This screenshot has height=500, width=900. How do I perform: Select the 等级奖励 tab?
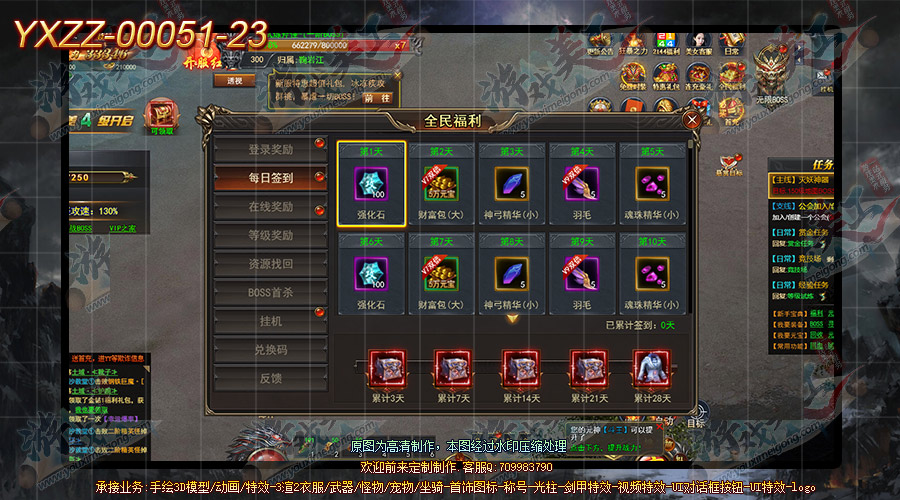270,236
